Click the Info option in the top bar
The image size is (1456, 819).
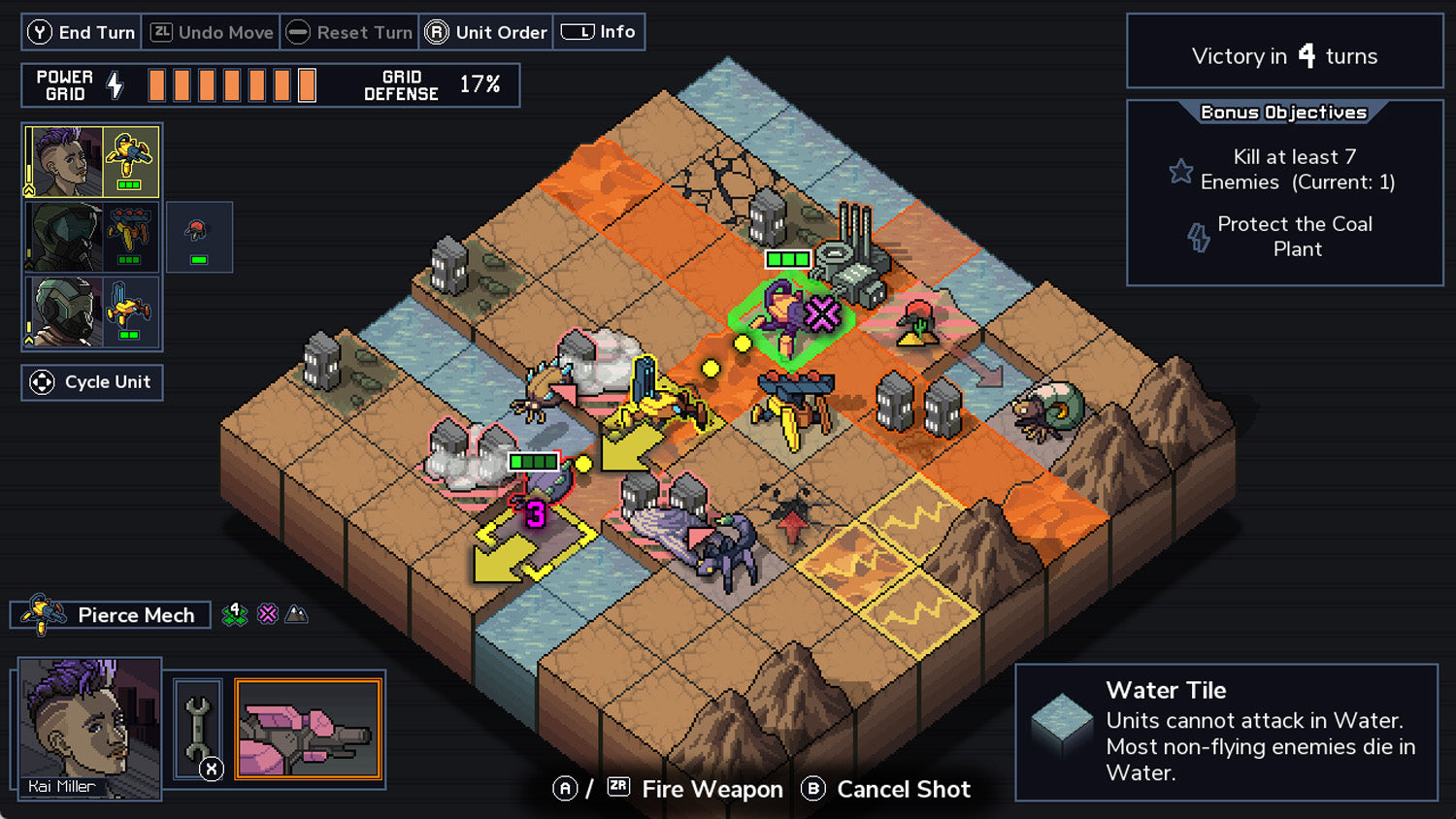(x=599, y=30)
